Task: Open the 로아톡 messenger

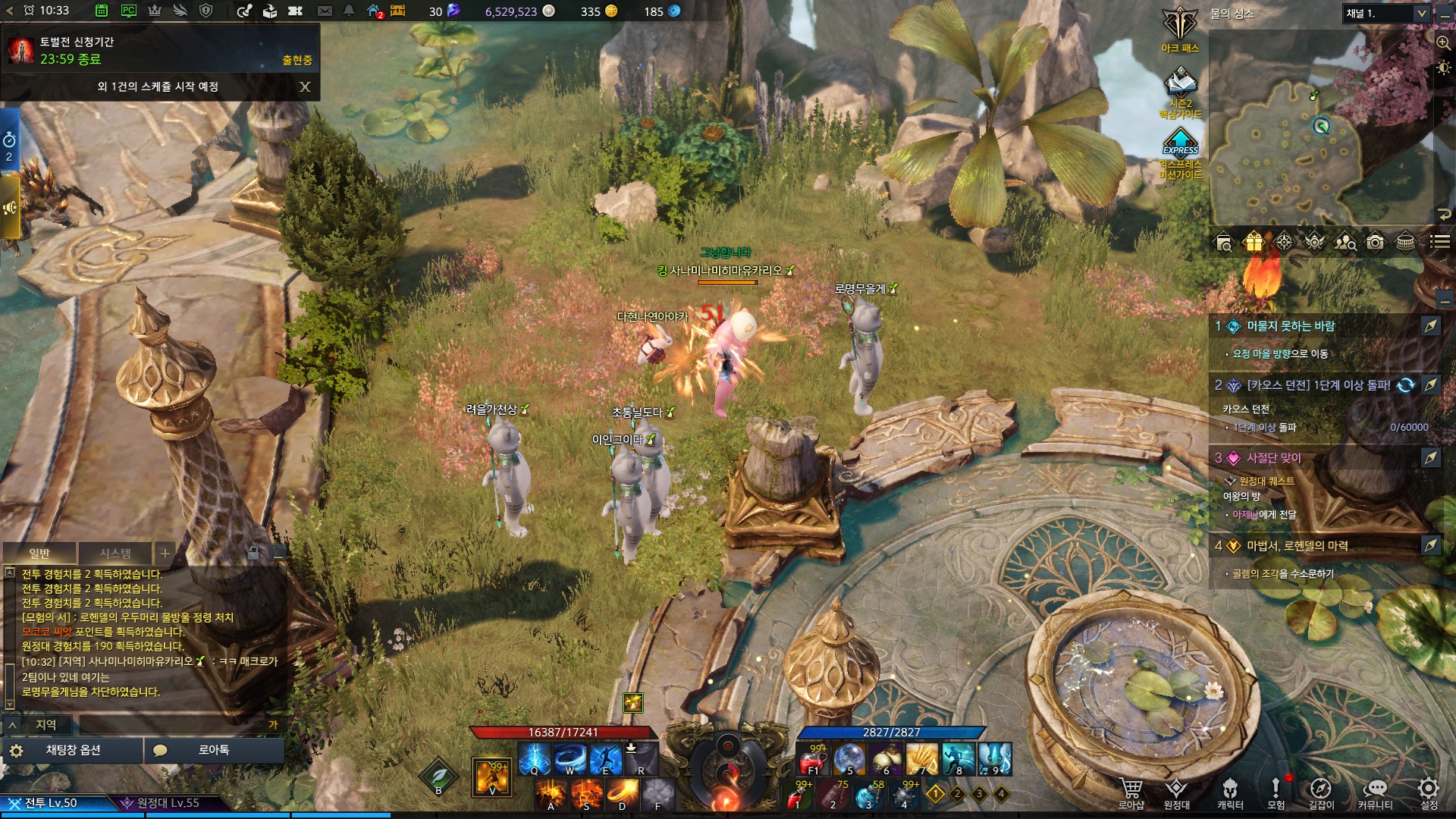Action: [x=214, y=750]
